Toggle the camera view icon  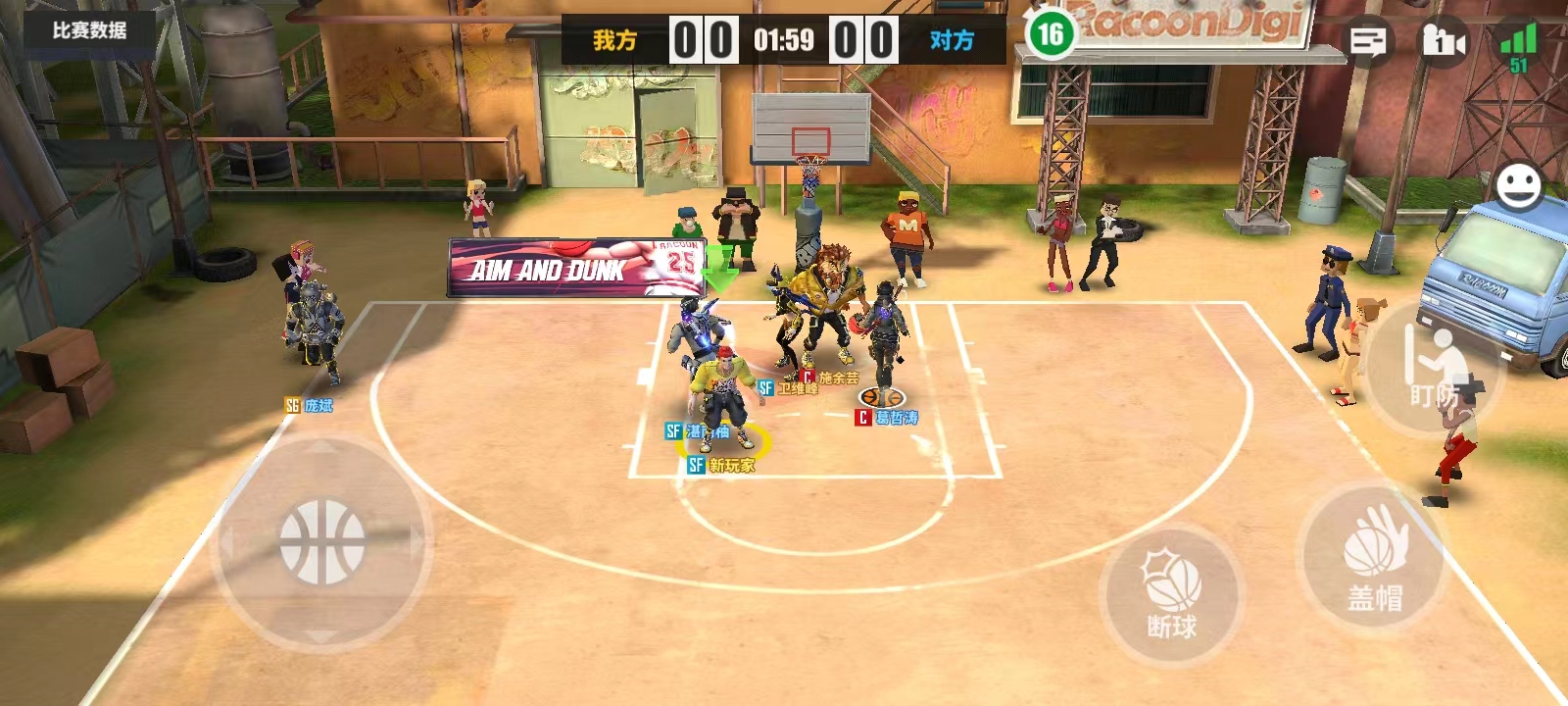1443,41
